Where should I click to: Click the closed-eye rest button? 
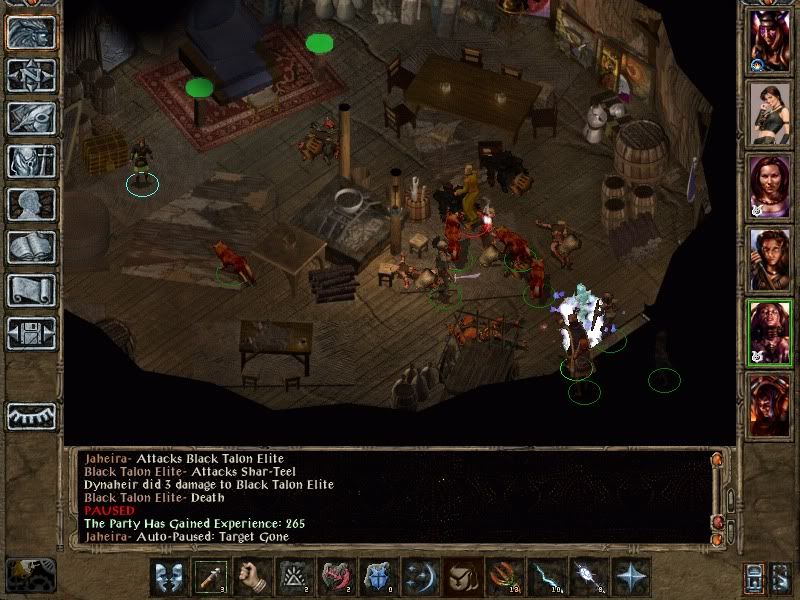point(30,414)
